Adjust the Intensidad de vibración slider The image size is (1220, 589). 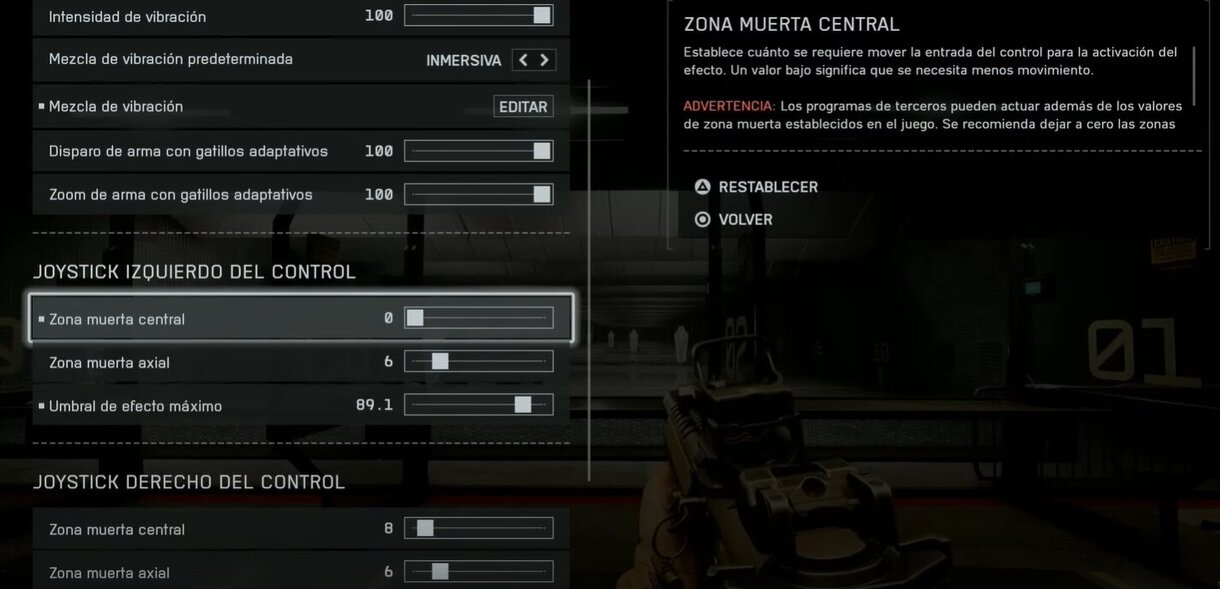479,16
